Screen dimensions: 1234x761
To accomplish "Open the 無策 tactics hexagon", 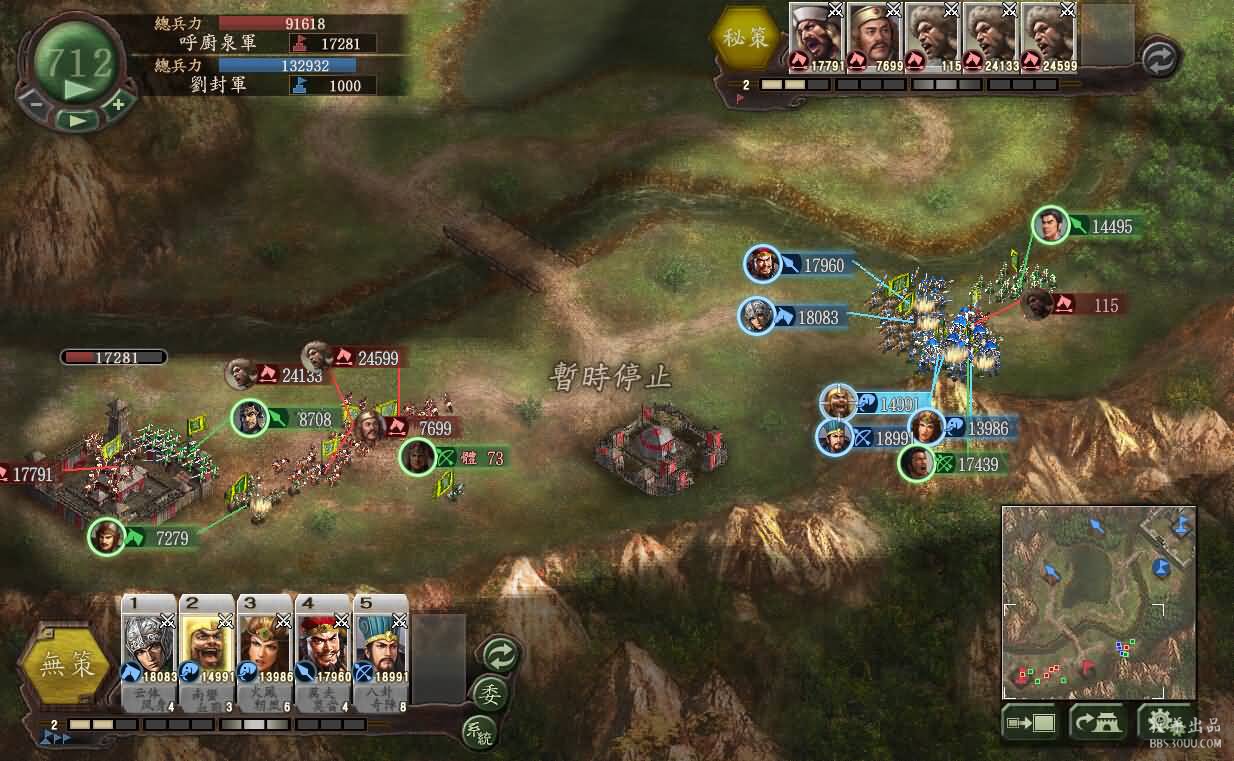I will (66, 665).
